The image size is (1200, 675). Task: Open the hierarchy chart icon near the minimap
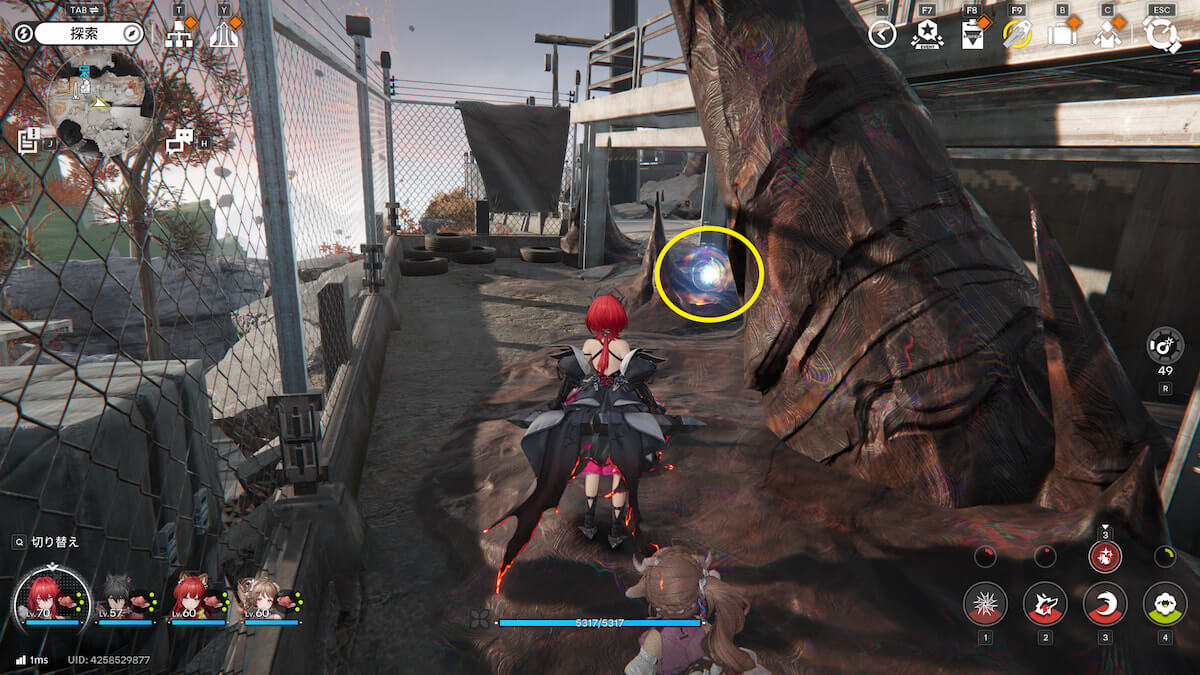[179, 34]
